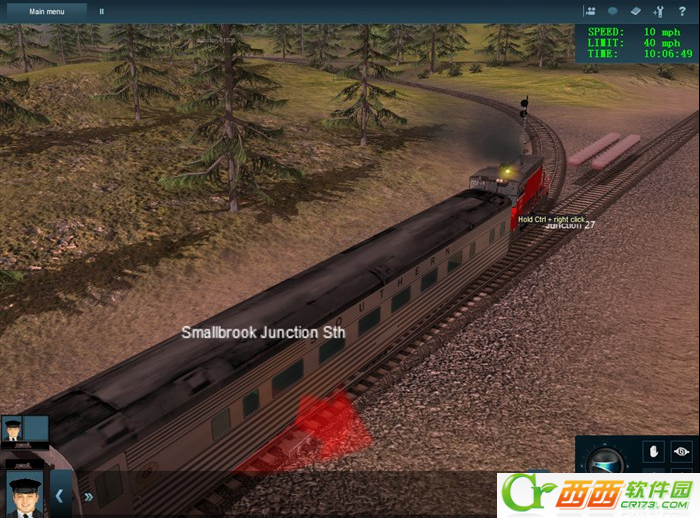Open the question mark help
Screen dimensions: 700x518
(x=682, y=11)
